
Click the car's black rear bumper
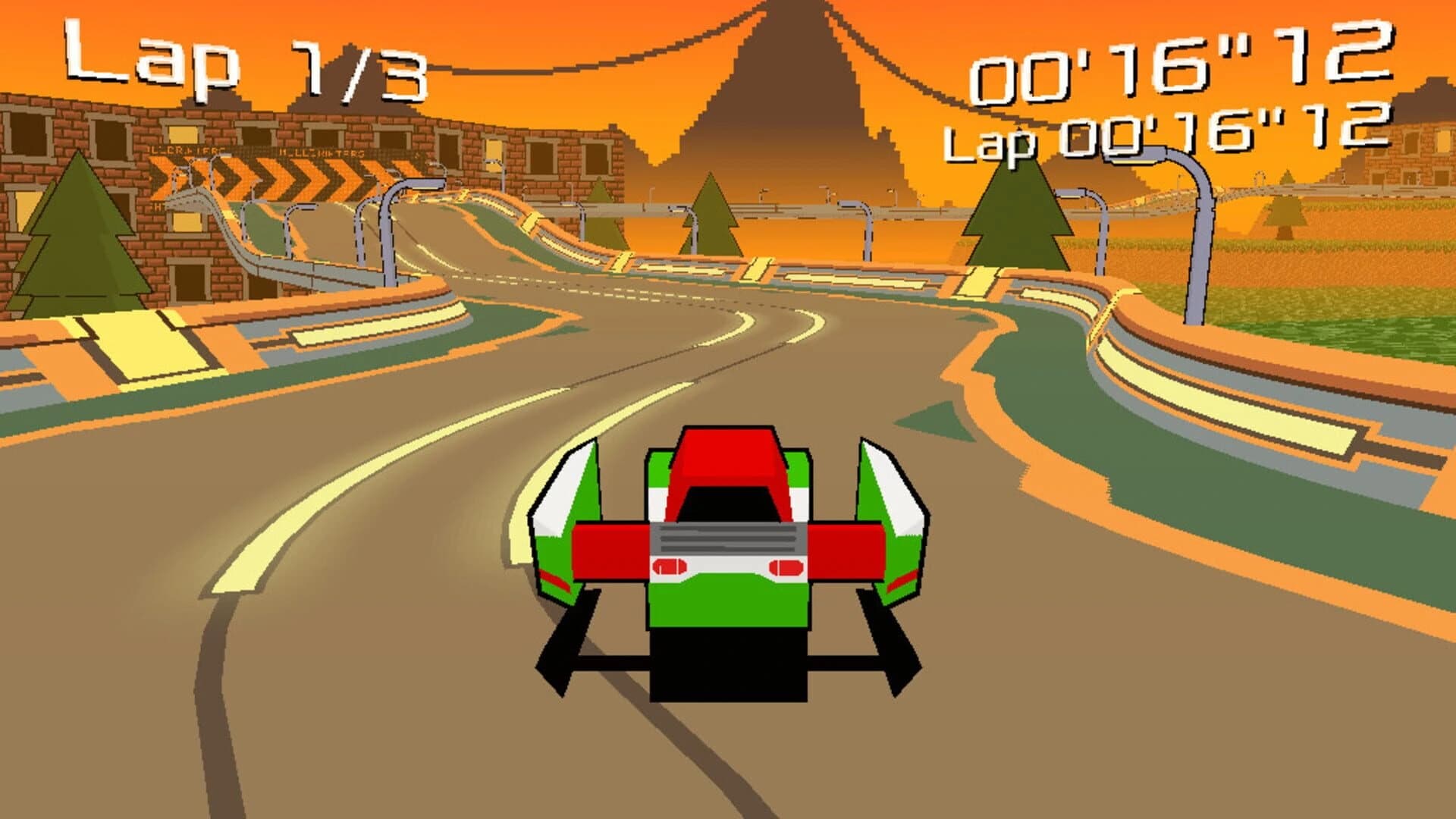pos(728,667)
